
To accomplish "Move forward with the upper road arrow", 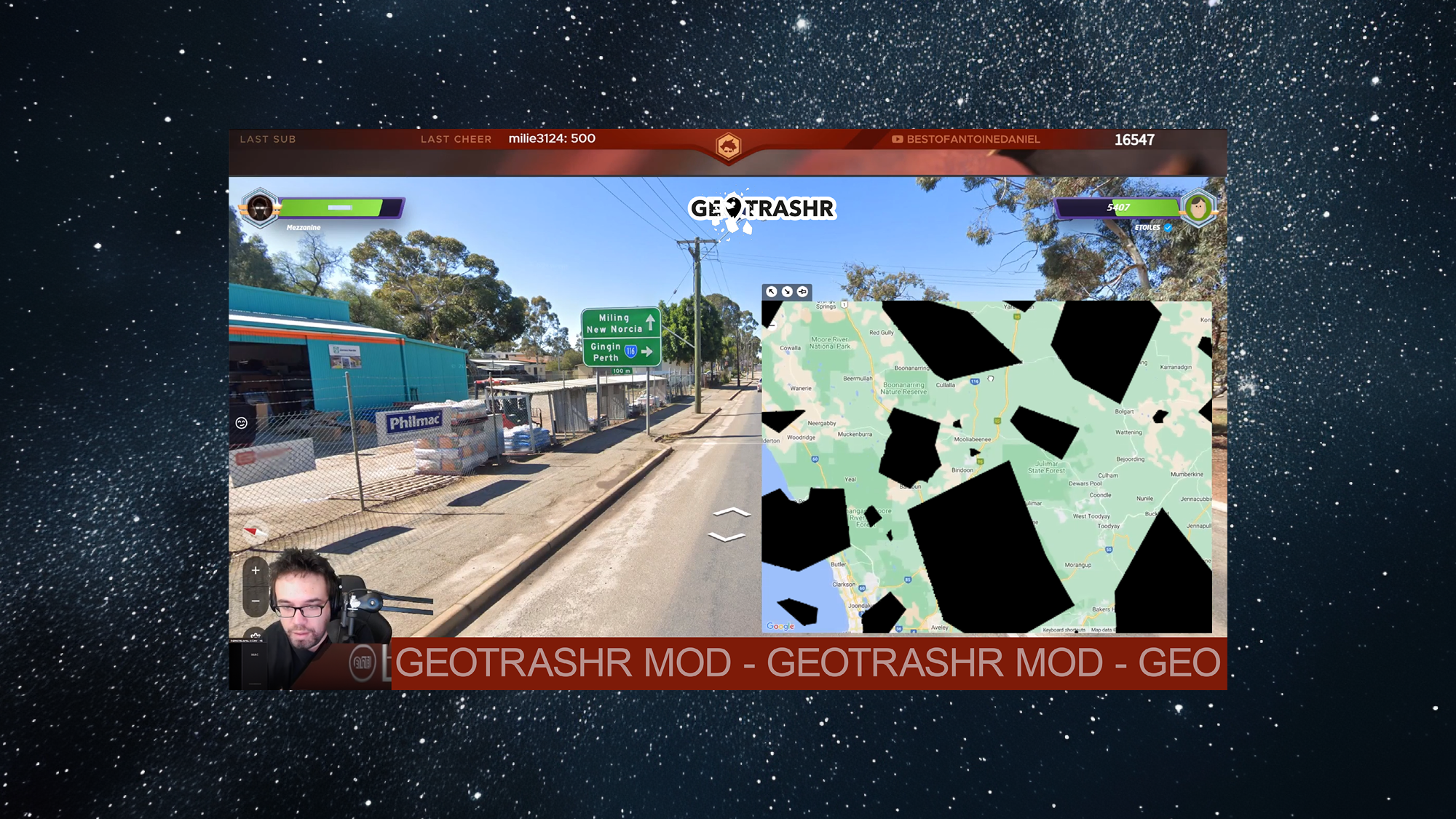I will [x=732, y=513].
